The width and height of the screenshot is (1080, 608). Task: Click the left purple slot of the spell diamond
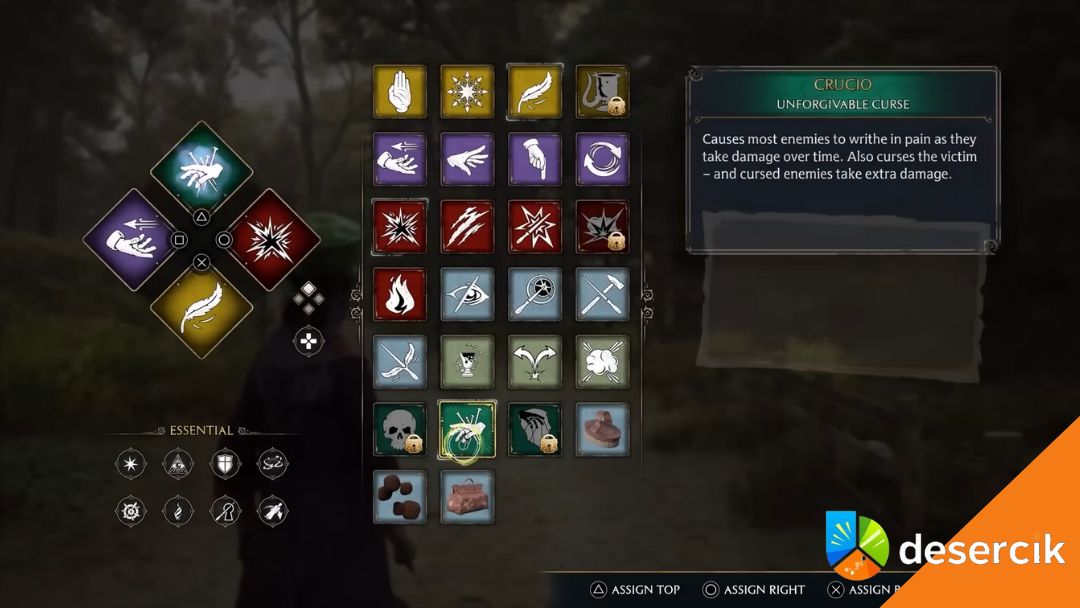click(133, 240)
